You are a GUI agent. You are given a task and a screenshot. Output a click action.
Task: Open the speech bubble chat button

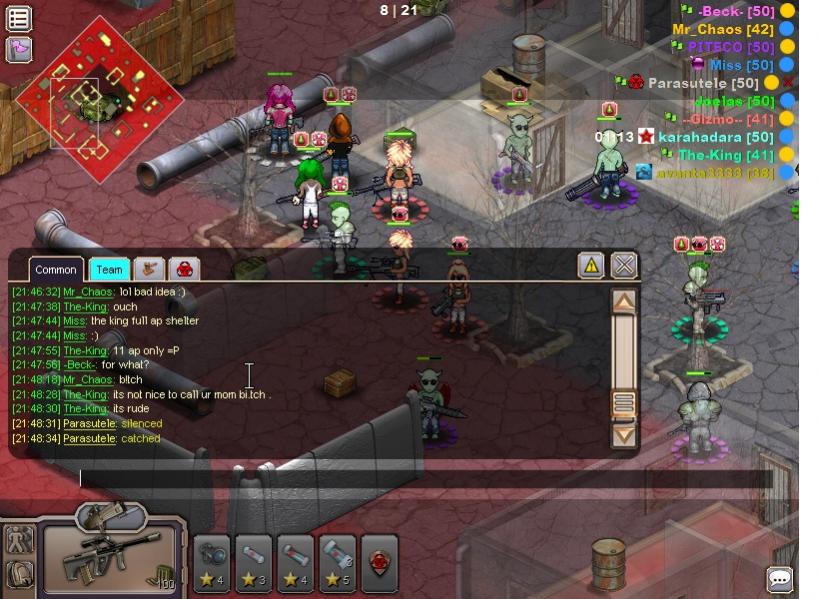780,579
